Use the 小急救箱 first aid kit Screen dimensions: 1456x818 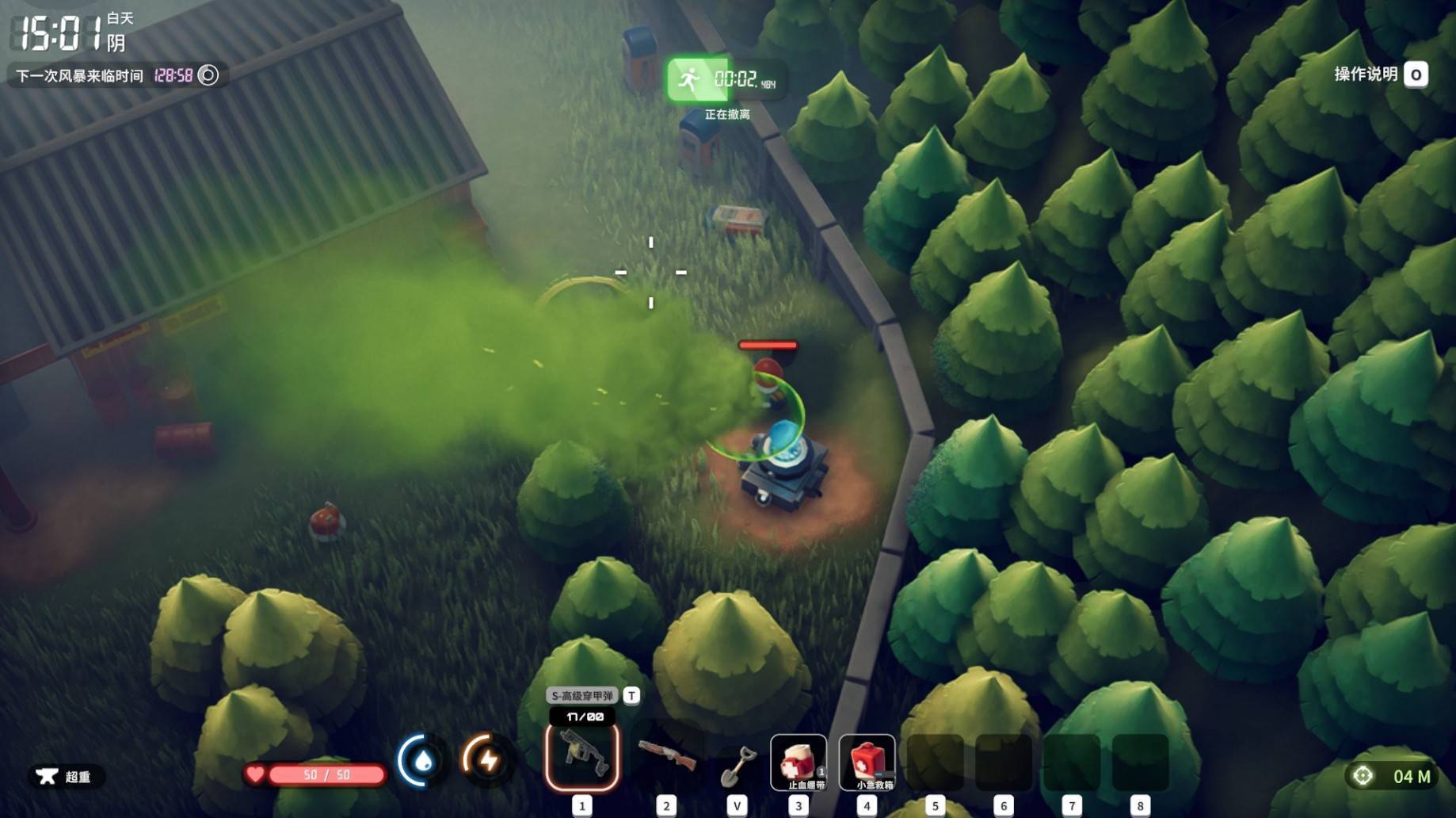pyautogui.click(x=867, y=762)
